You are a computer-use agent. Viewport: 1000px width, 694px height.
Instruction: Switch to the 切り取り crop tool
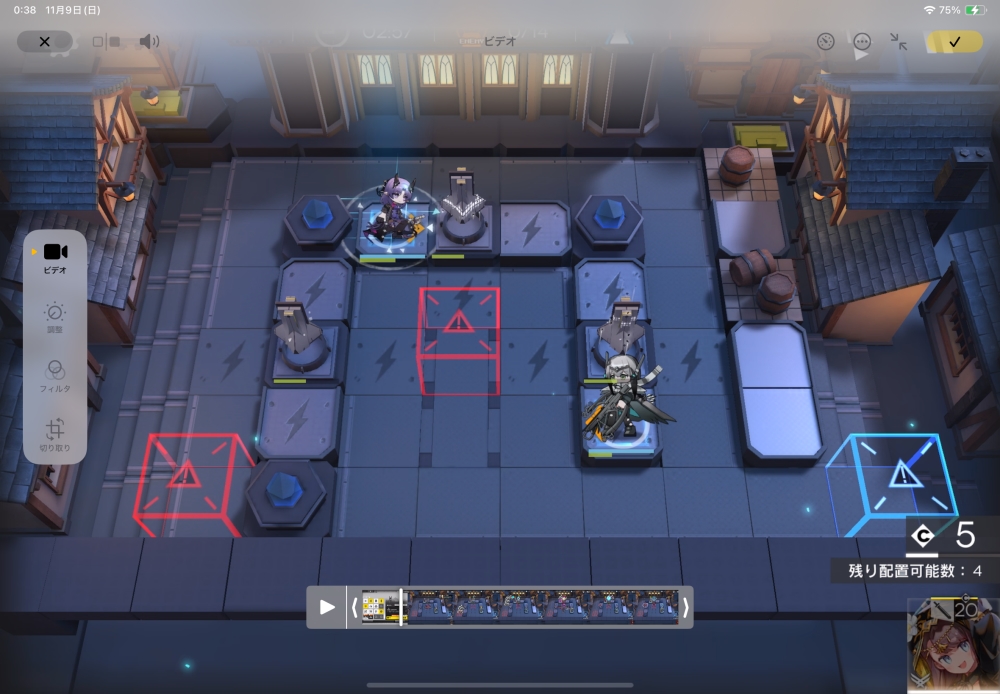[x=55, y=435]
